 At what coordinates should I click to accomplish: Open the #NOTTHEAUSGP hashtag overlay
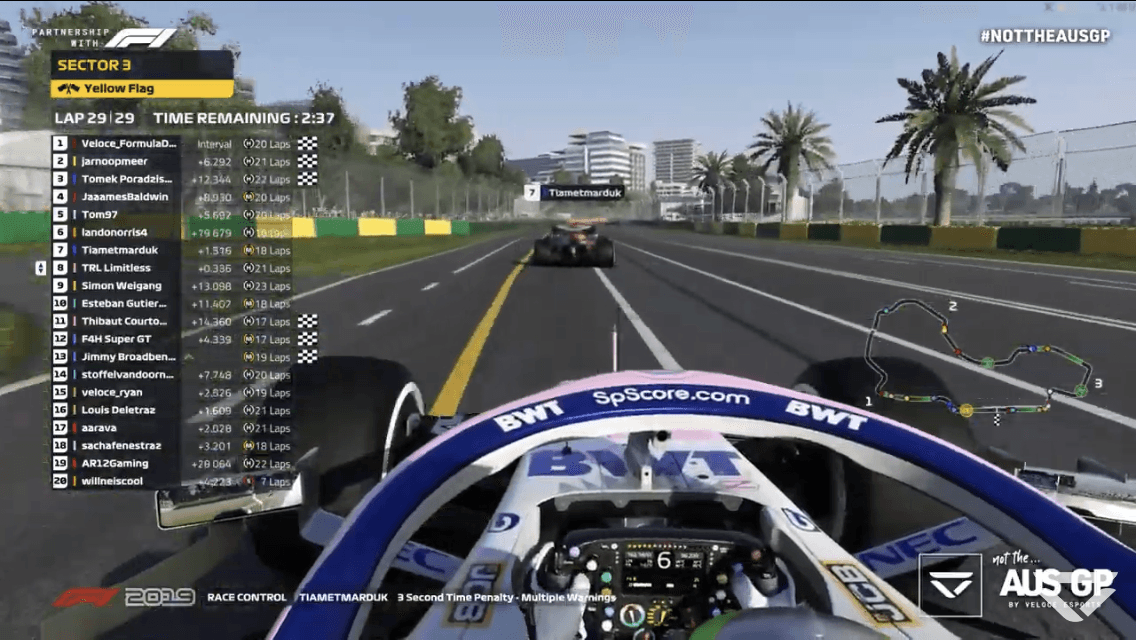click(x=1044, y=36)
